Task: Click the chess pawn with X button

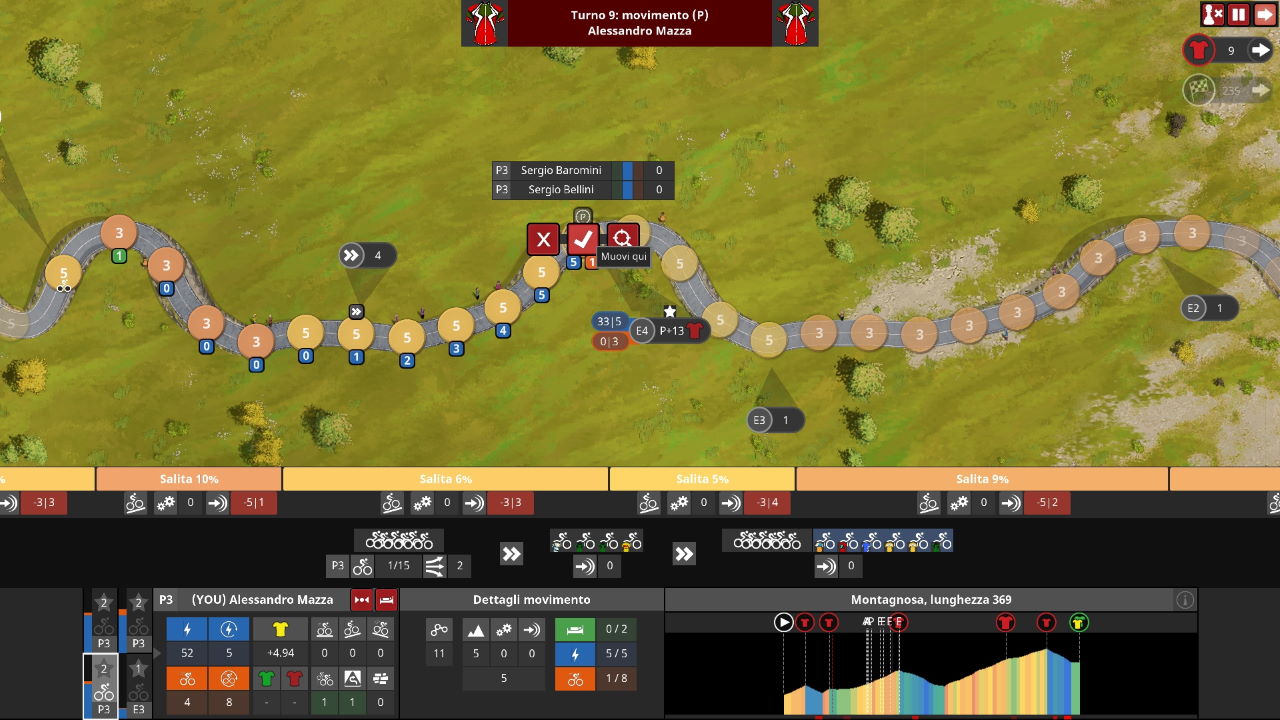Action: [1213, 14]
